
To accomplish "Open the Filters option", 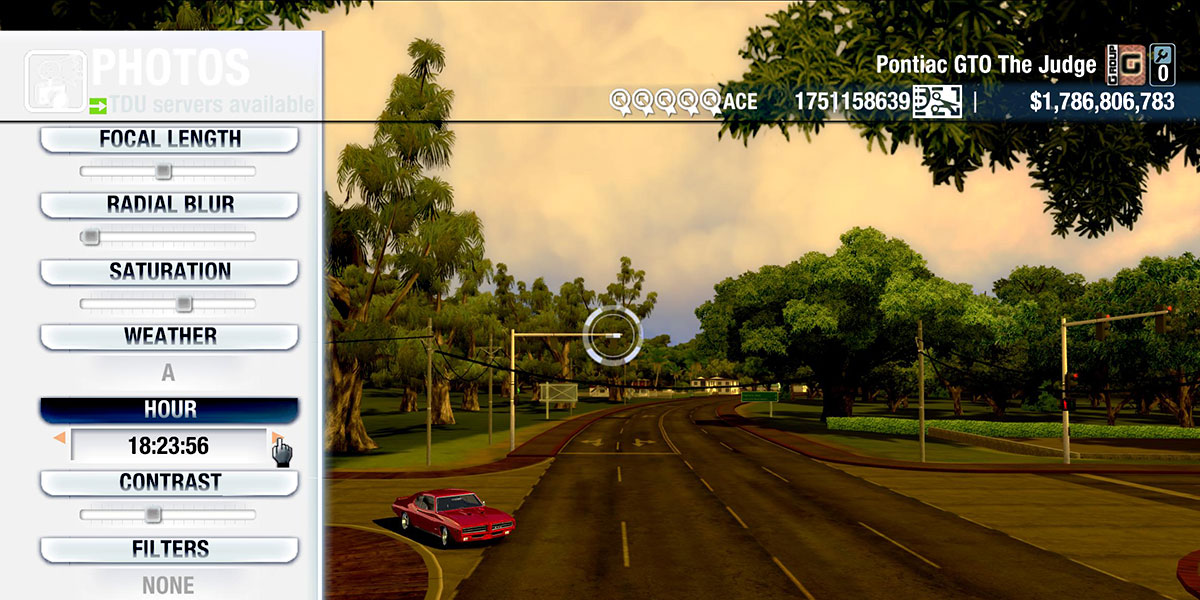I will (169, 550).
